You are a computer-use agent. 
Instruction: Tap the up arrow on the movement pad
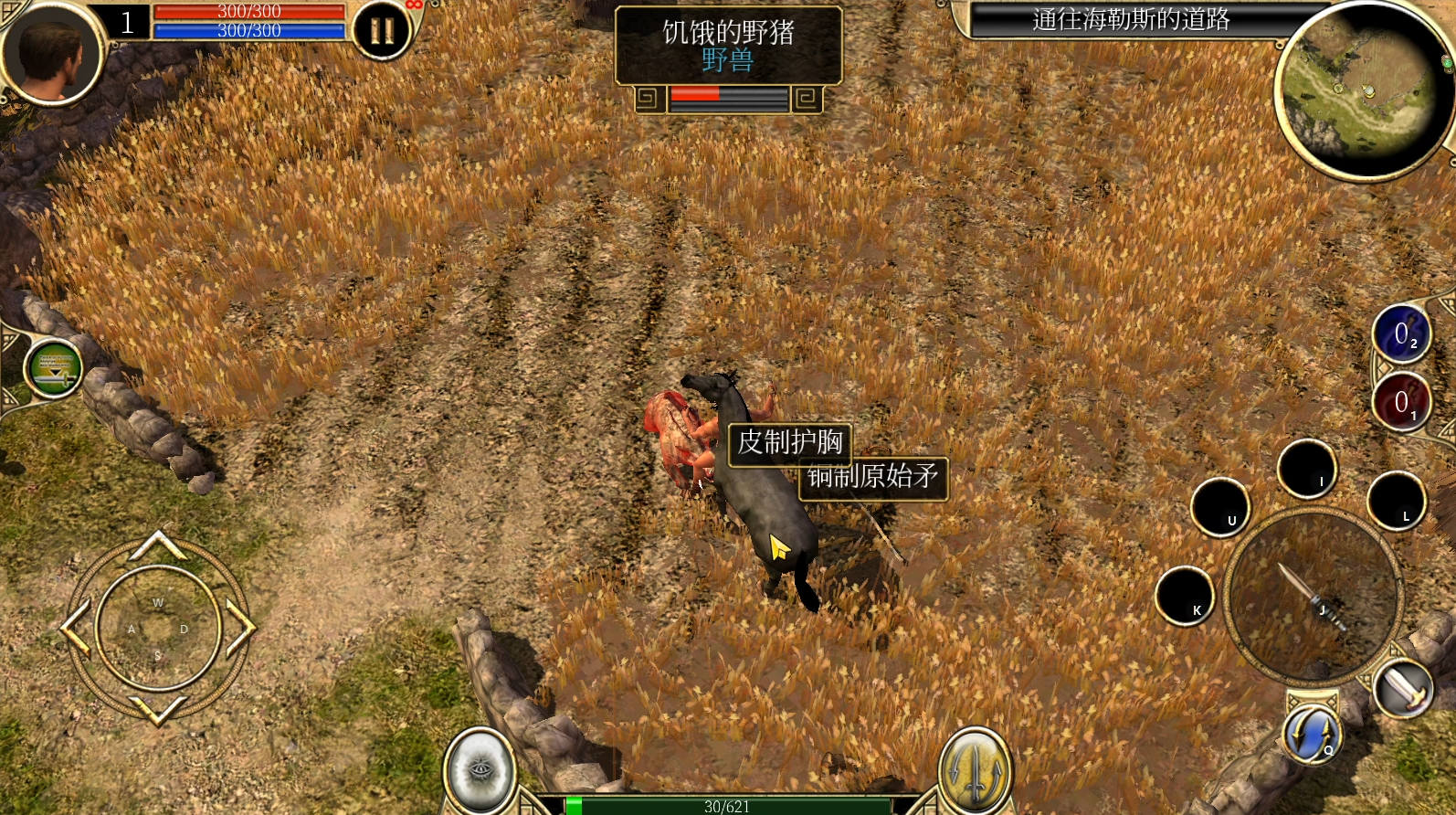click(x=158, y=545)
